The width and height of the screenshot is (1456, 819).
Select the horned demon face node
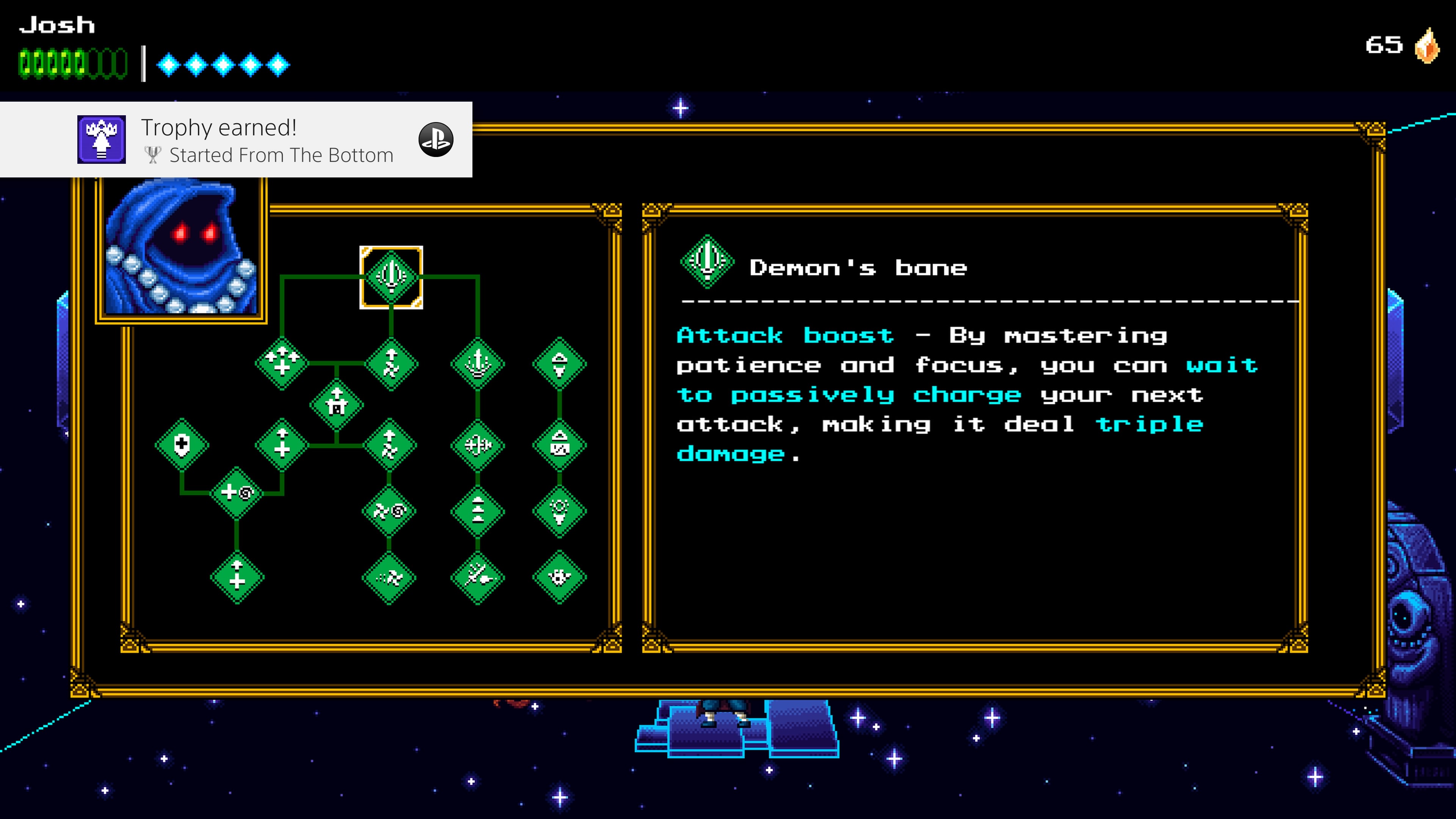coord(560,577)
